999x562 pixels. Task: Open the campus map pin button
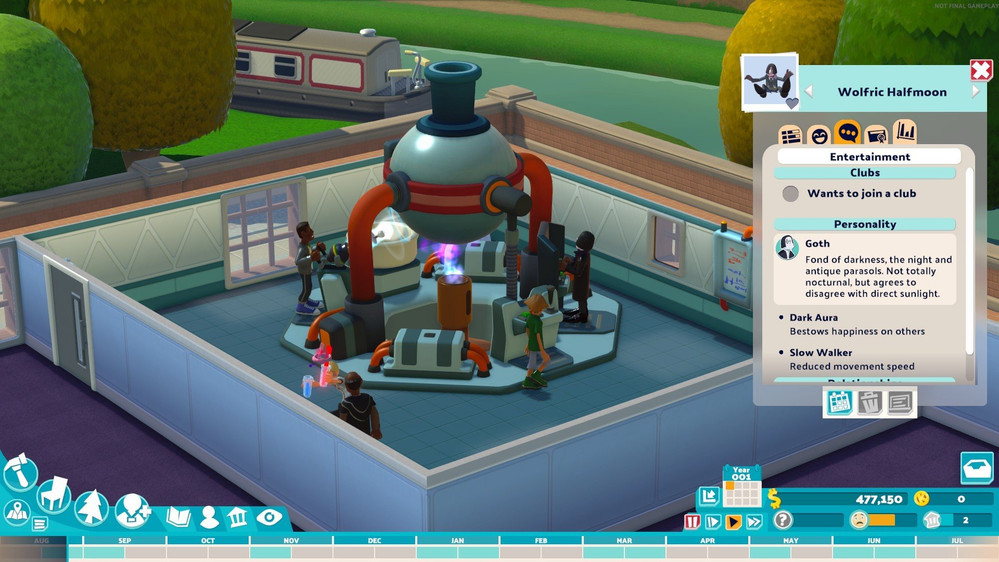(x=16, y=511)
